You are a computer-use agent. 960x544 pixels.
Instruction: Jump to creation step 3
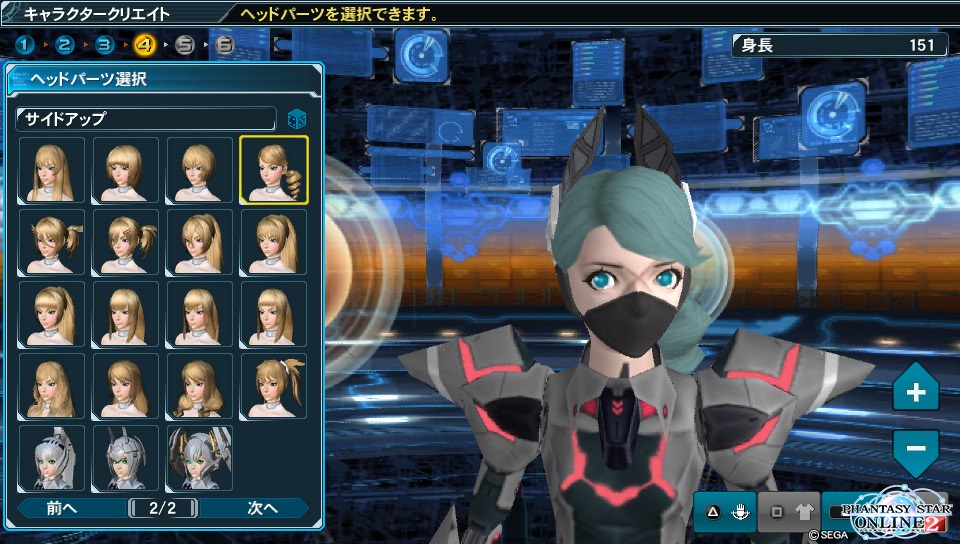105,45
